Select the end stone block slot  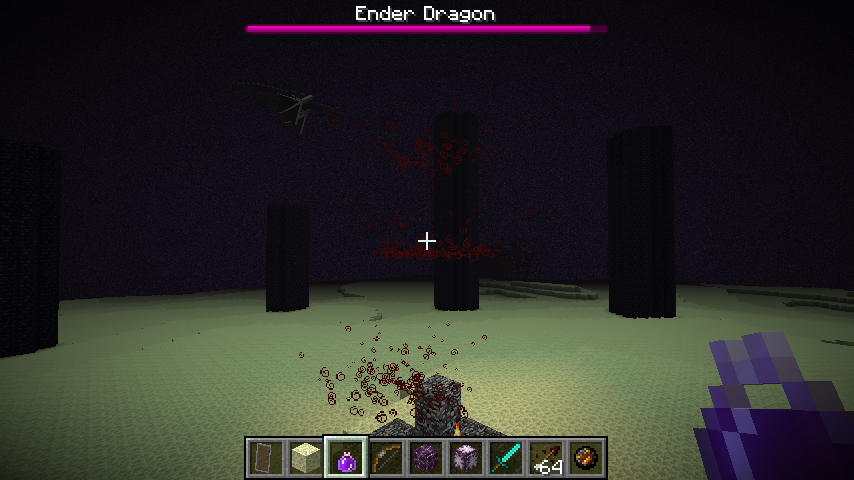(306, 458)
